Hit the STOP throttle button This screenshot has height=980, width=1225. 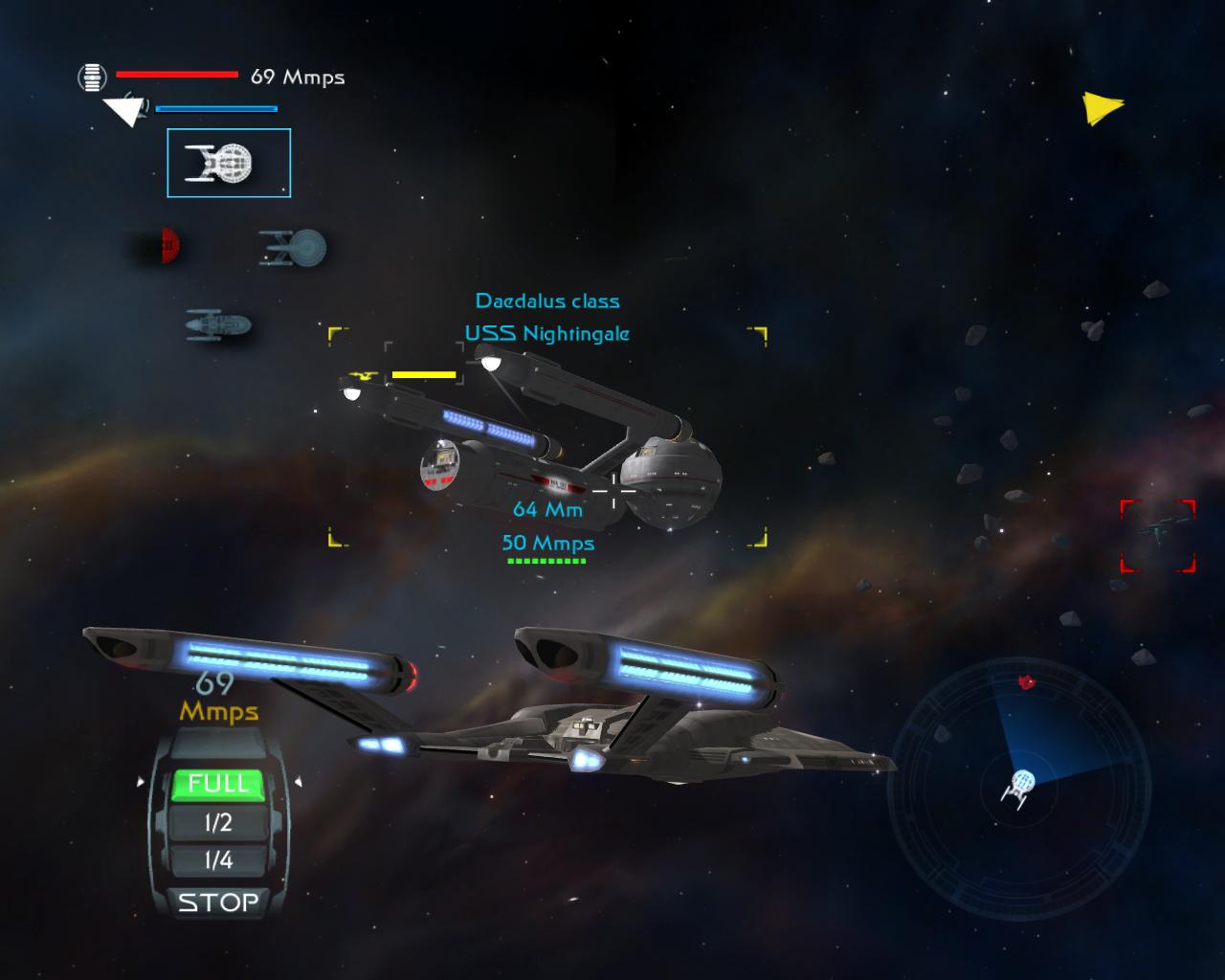coord(218,902)
